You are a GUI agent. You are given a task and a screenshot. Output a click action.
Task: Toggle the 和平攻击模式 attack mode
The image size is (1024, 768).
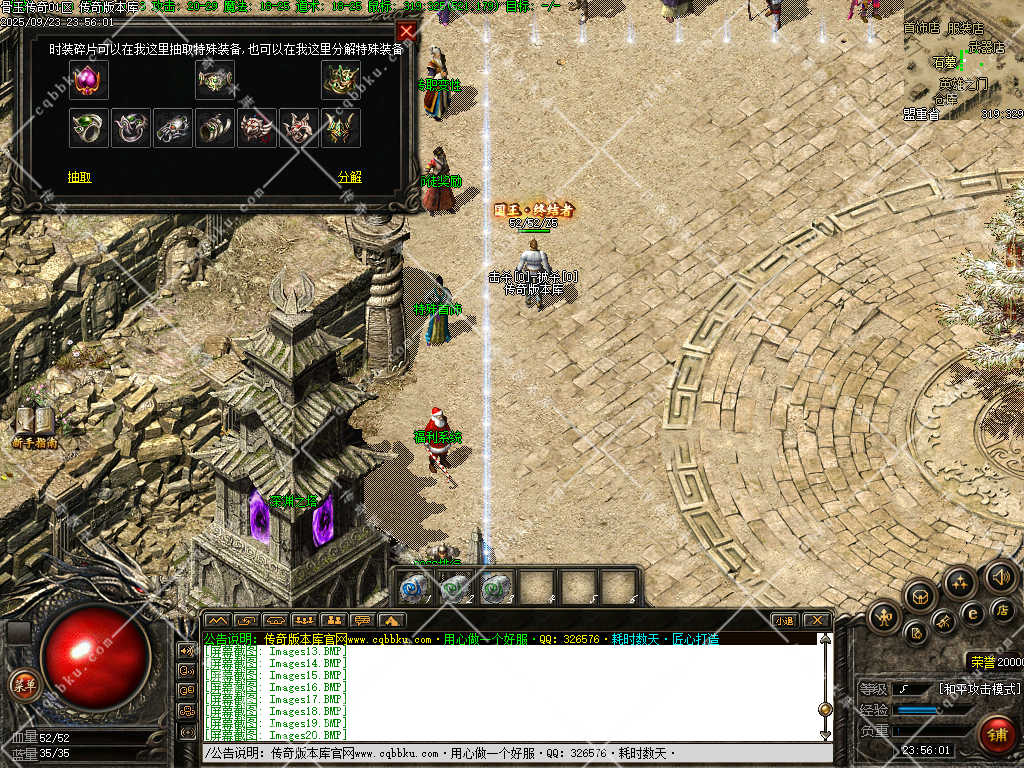tap(979, 689)
